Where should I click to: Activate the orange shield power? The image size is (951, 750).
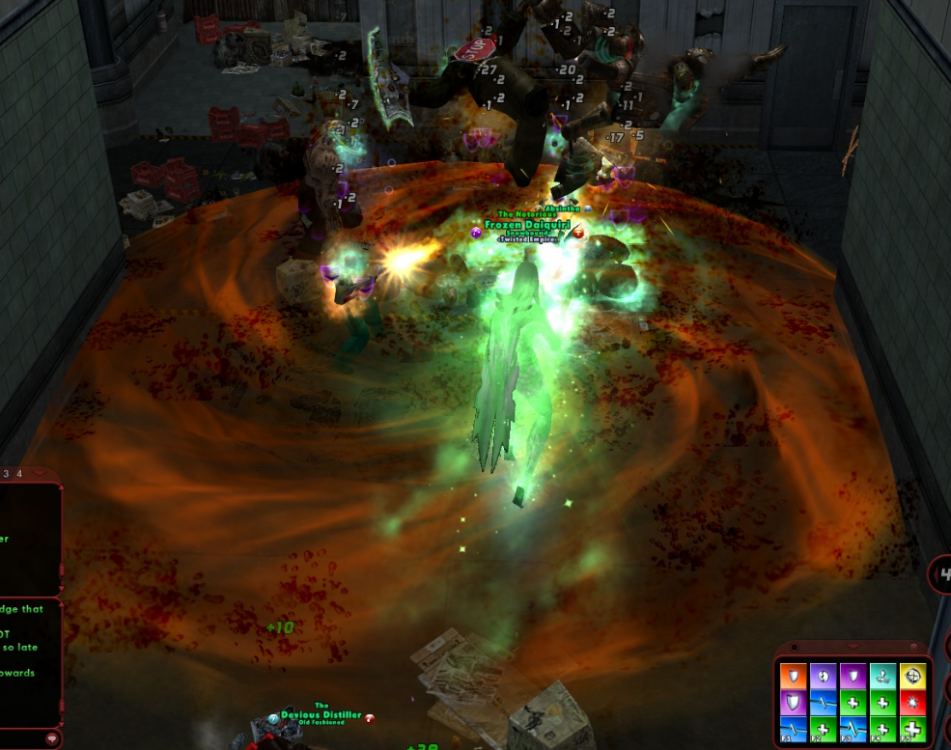pos(792,677)
